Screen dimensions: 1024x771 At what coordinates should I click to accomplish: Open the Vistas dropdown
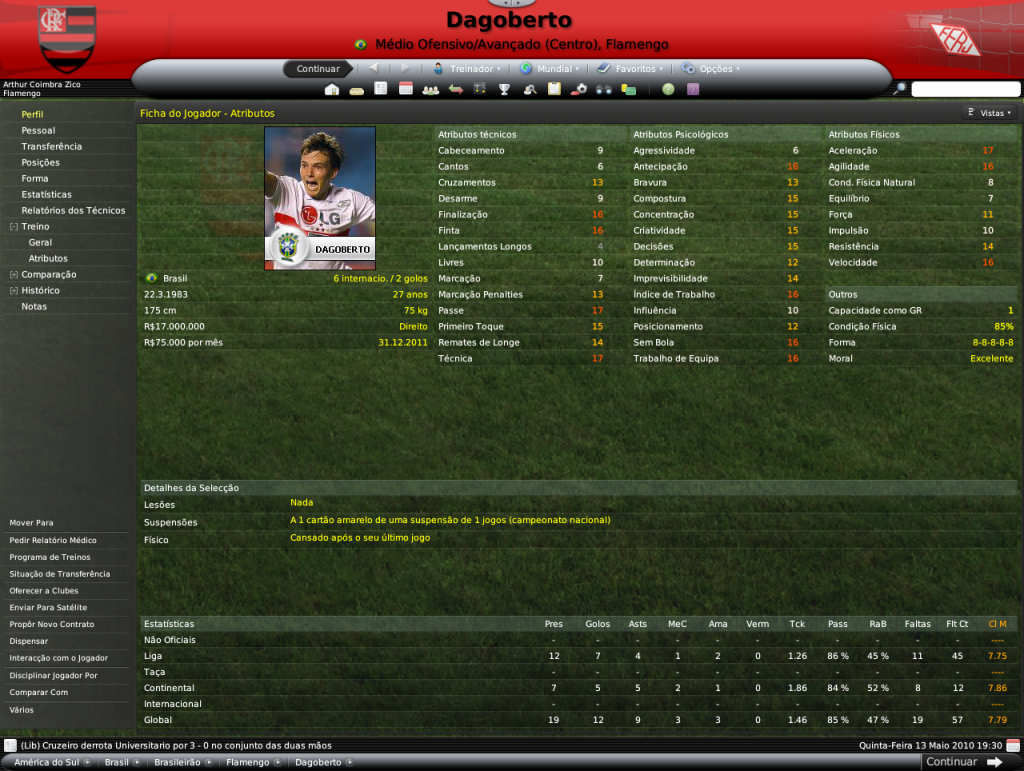pyautogui.click(x=991, y=113)
